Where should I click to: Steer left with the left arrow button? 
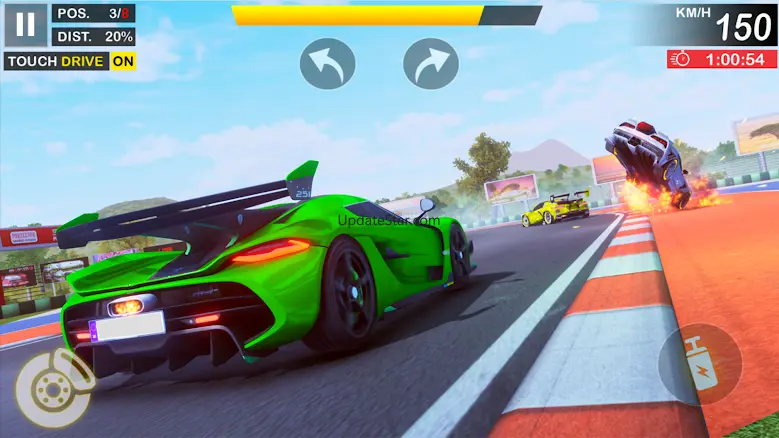point(328,63)
